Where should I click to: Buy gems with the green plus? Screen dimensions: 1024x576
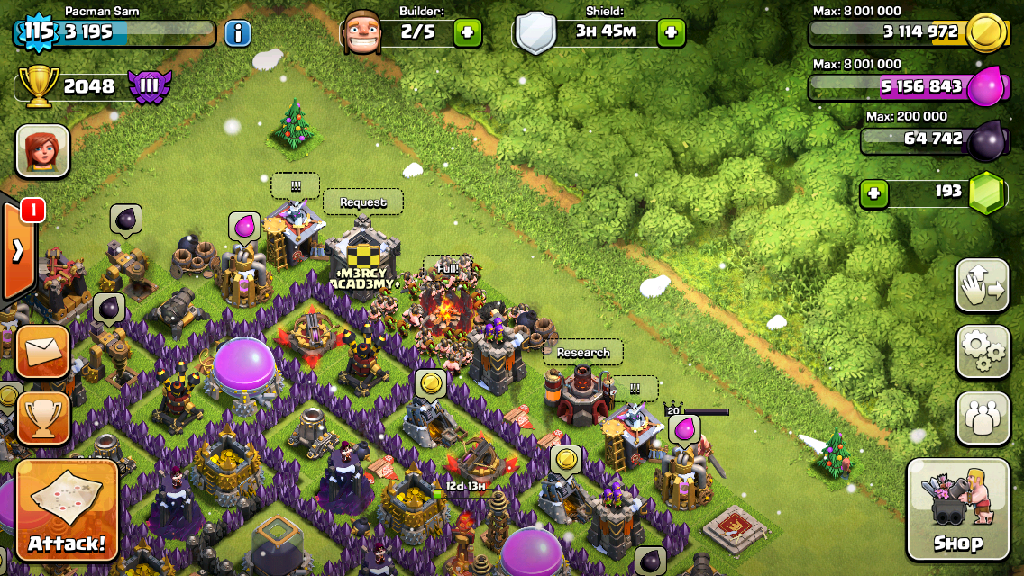874,192
